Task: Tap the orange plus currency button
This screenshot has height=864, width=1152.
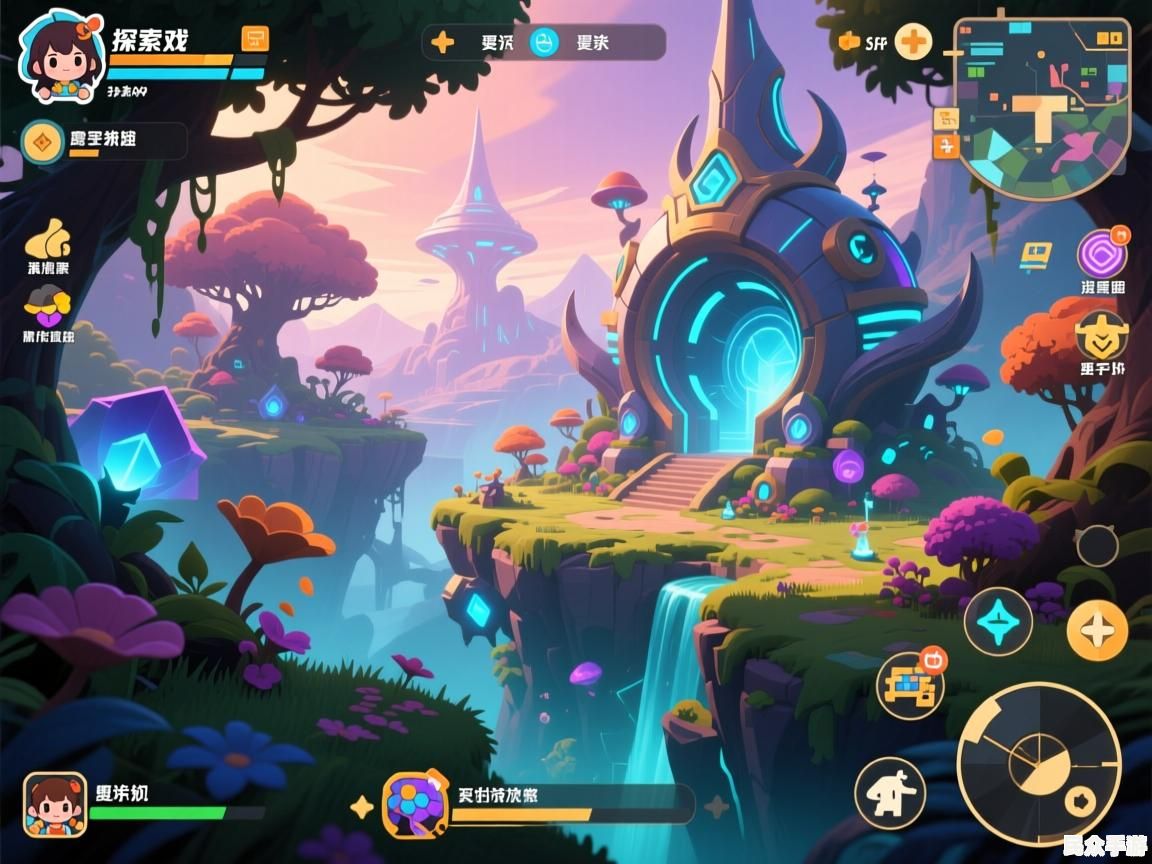Action: 912,42
